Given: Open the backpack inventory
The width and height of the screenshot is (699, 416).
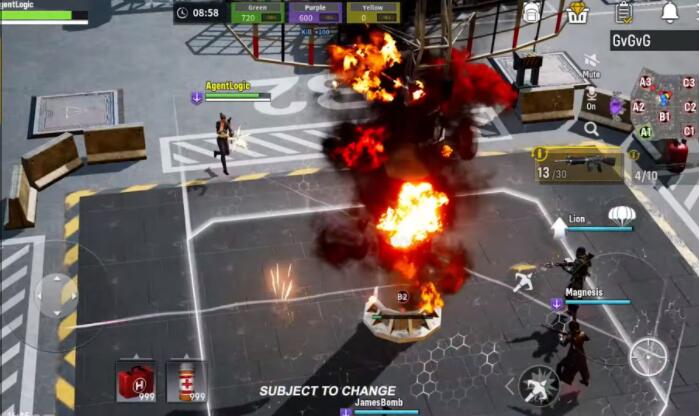Looking at the screenshot, I should pos(532,12).
